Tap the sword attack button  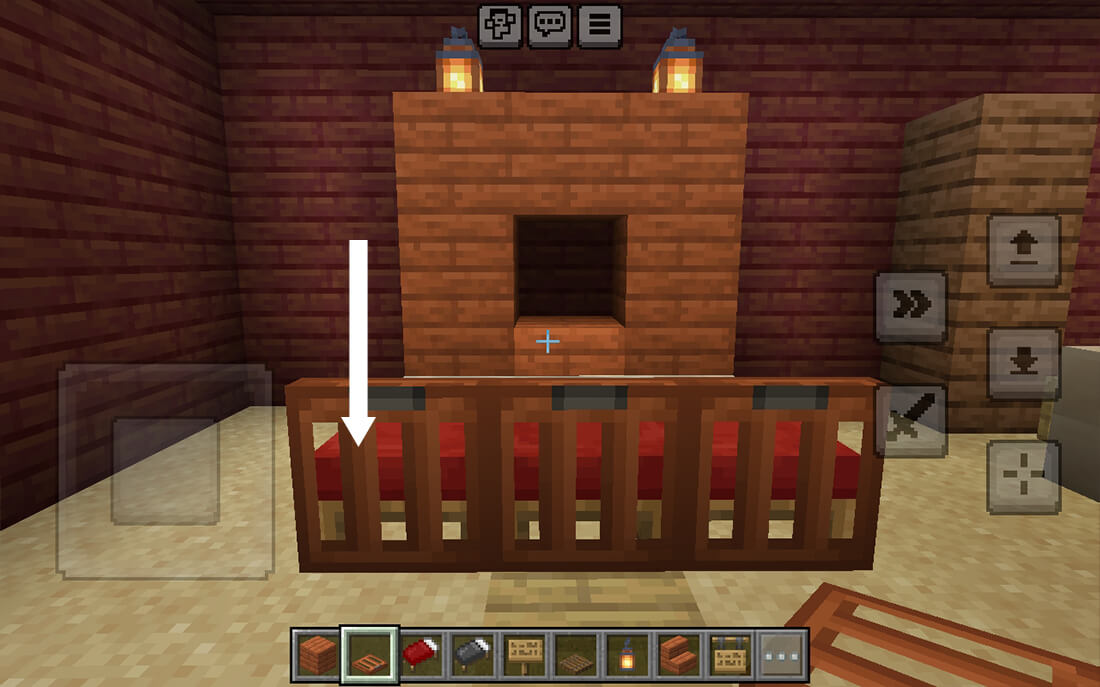[911, 421]
